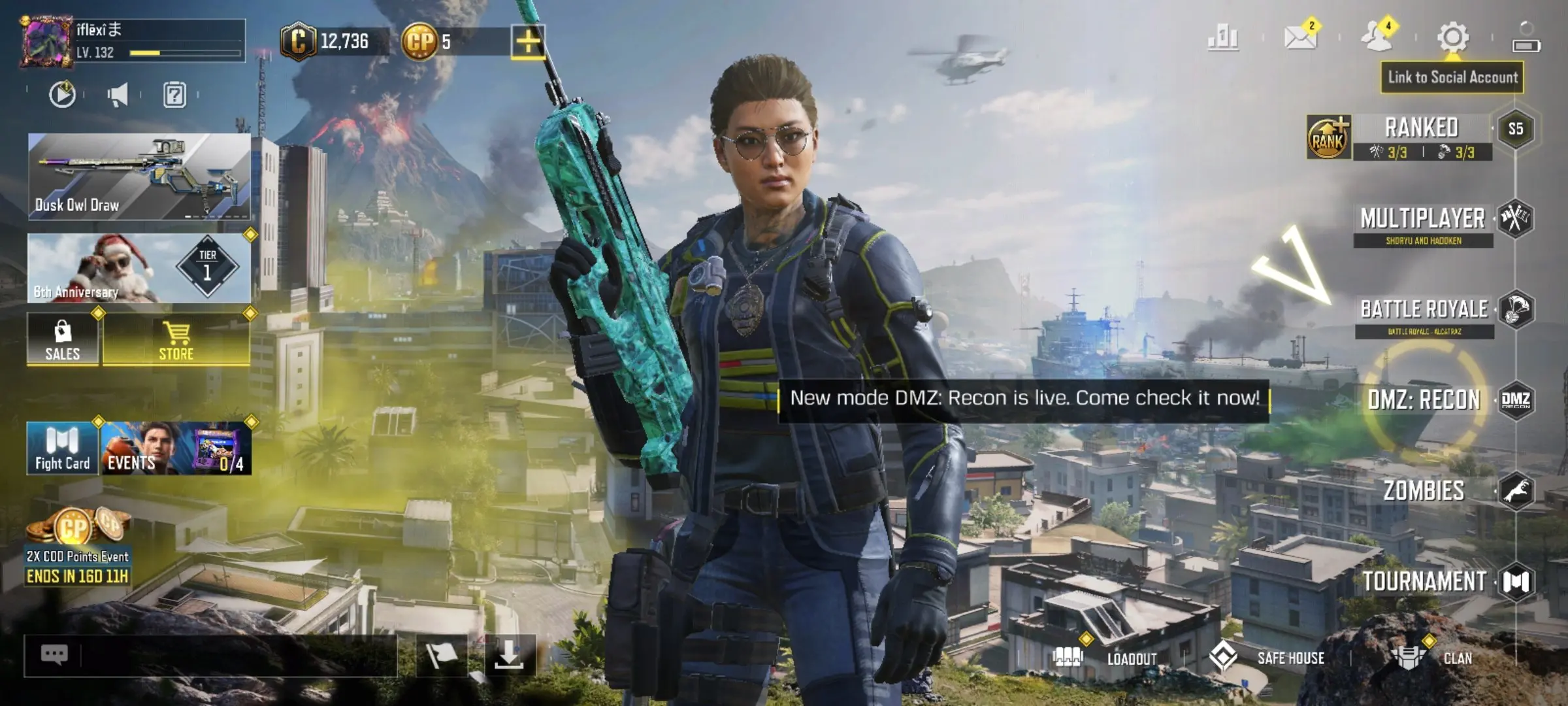
Task: Check the mail envelope icon
Action: [x=1300, y=37]
